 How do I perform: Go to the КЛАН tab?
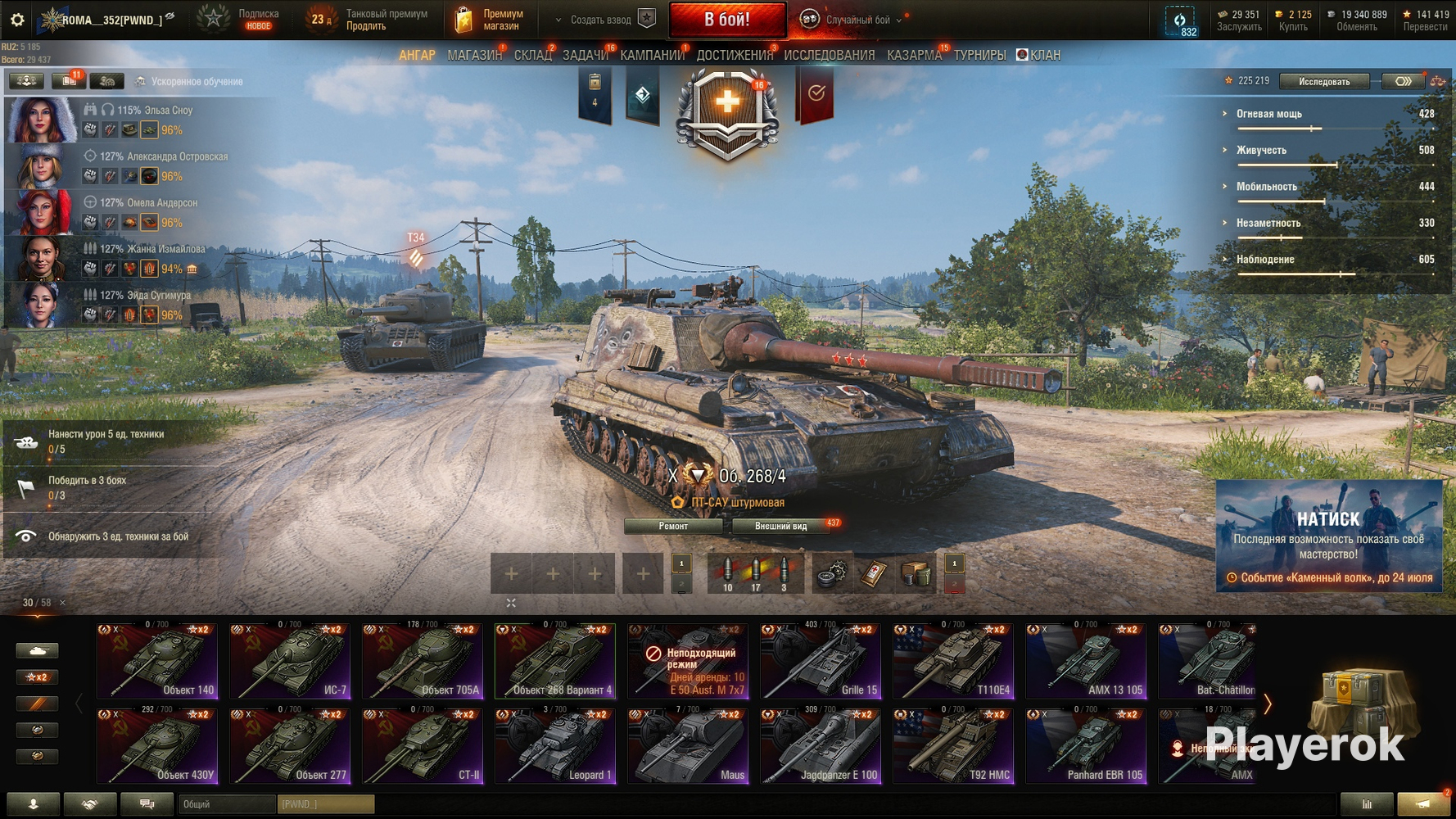[1038, 56]
